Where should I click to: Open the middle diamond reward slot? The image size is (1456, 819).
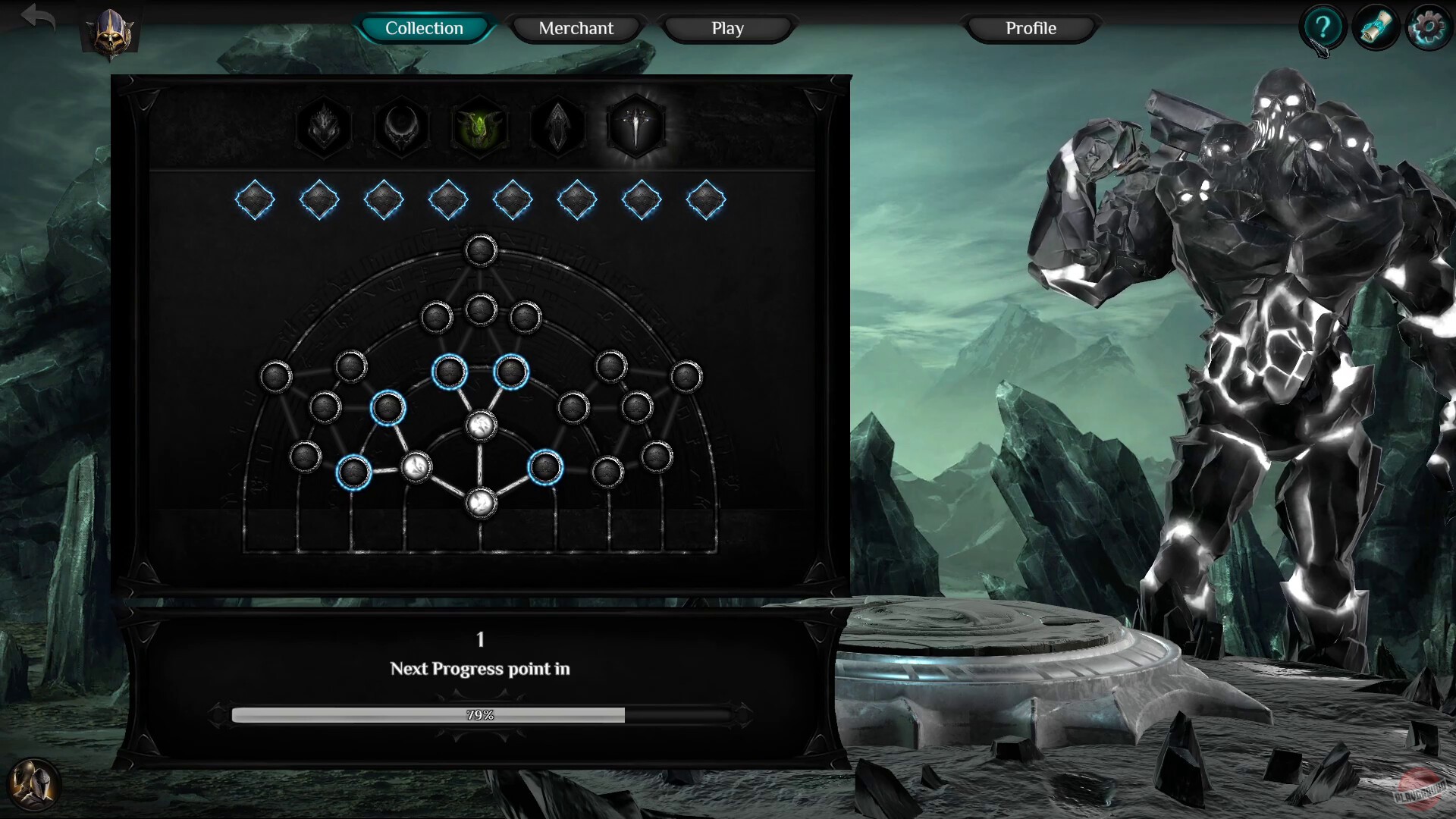(512, 199)
